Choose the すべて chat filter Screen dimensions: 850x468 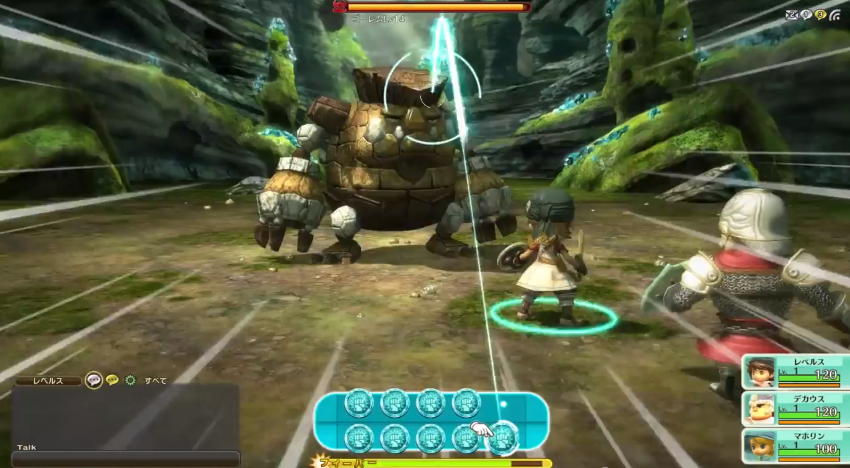155,380
